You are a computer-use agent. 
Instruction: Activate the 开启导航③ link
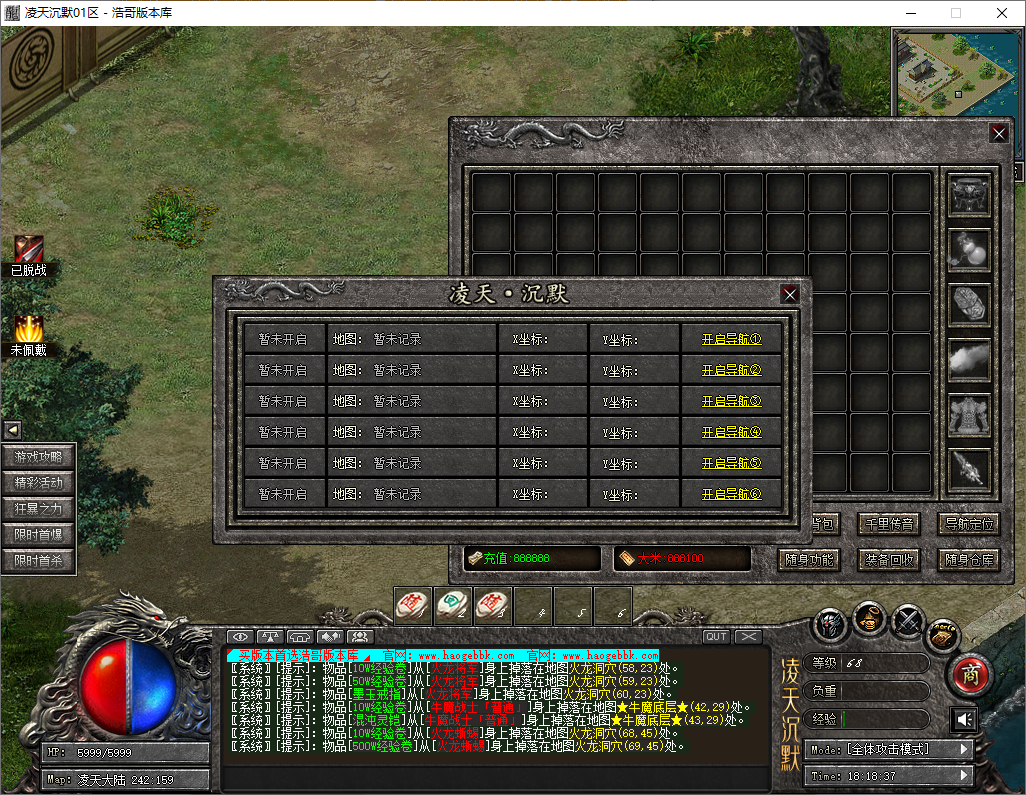(731, 401)
